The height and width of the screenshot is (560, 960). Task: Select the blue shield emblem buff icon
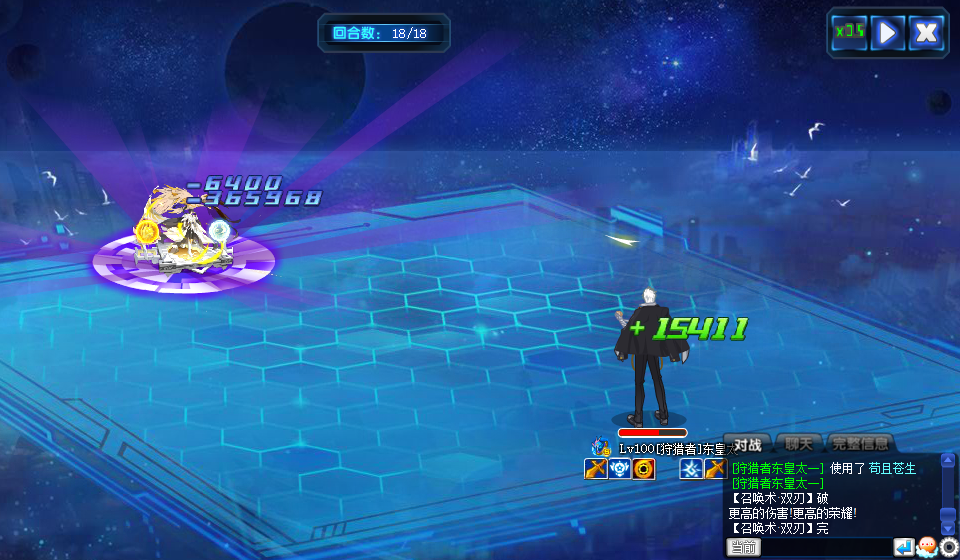coord(620,469)
